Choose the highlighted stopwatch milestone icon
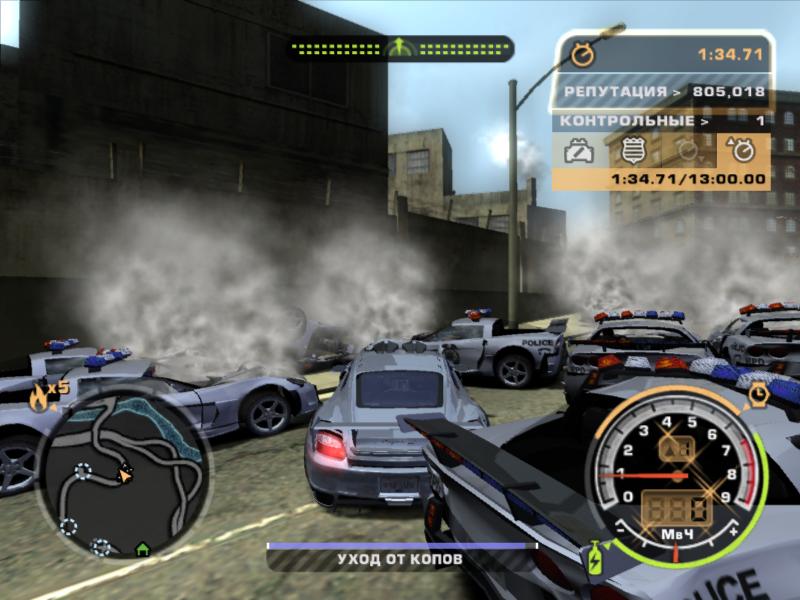This screenshot has height=600, width=800. tap(742, 151)
